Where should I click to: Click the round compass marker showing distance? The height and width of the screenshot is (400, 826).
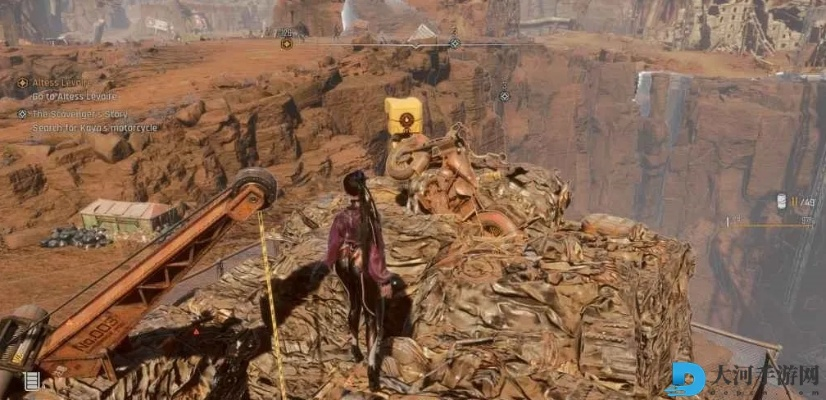pos(286,43)
